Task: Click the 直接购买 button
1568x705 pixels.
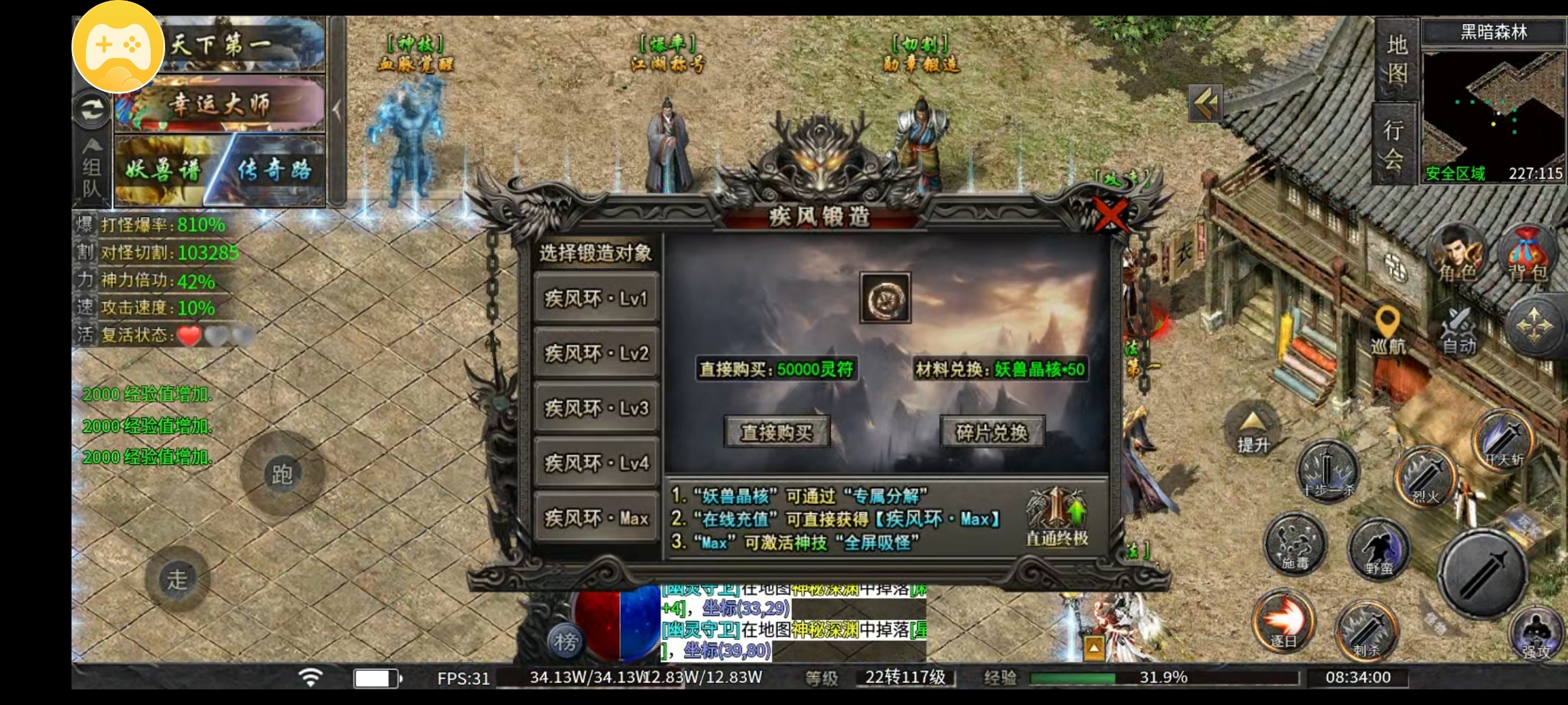Action: coord(777,432)
